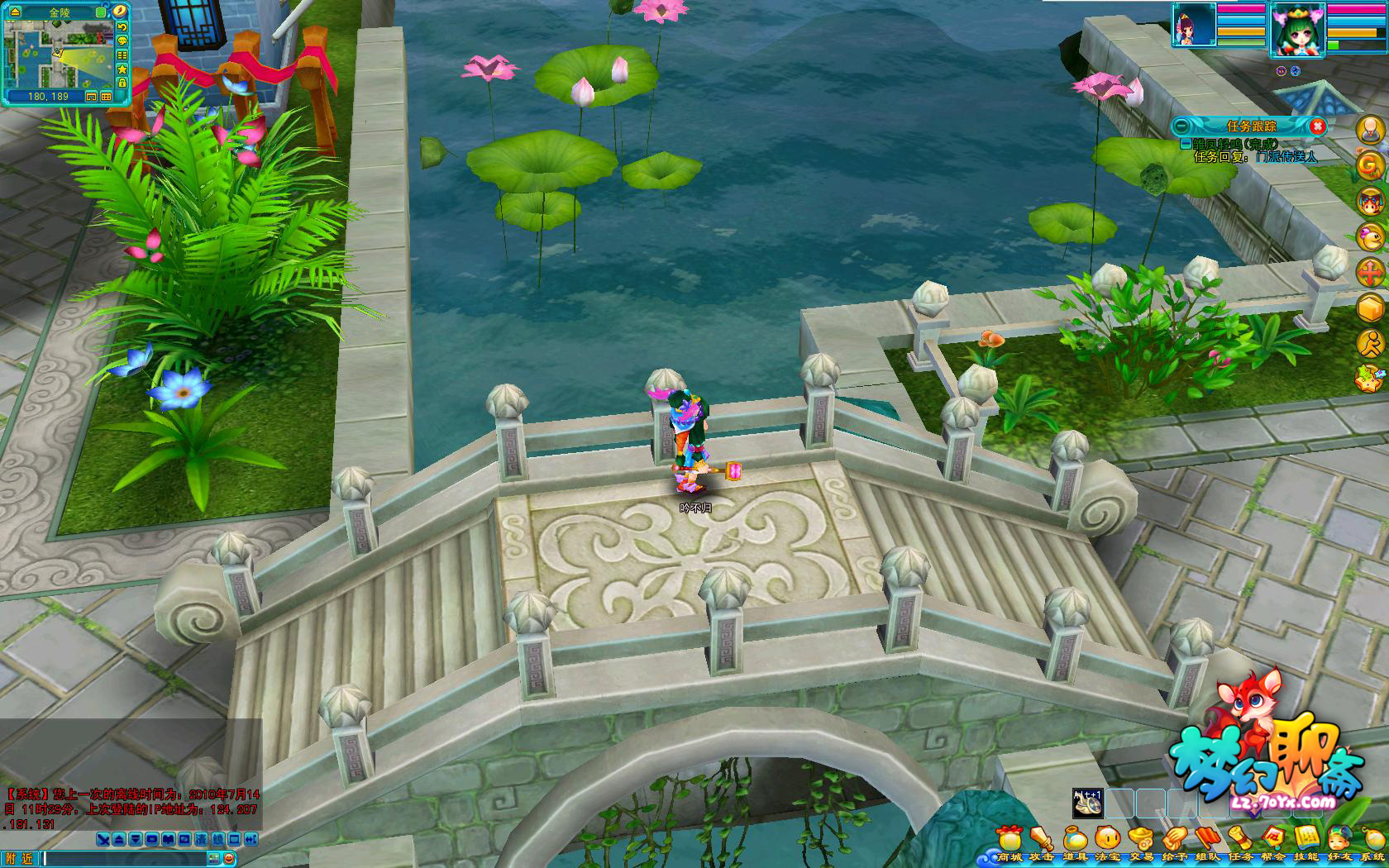Open the chat emoji smiley picker

229,859
